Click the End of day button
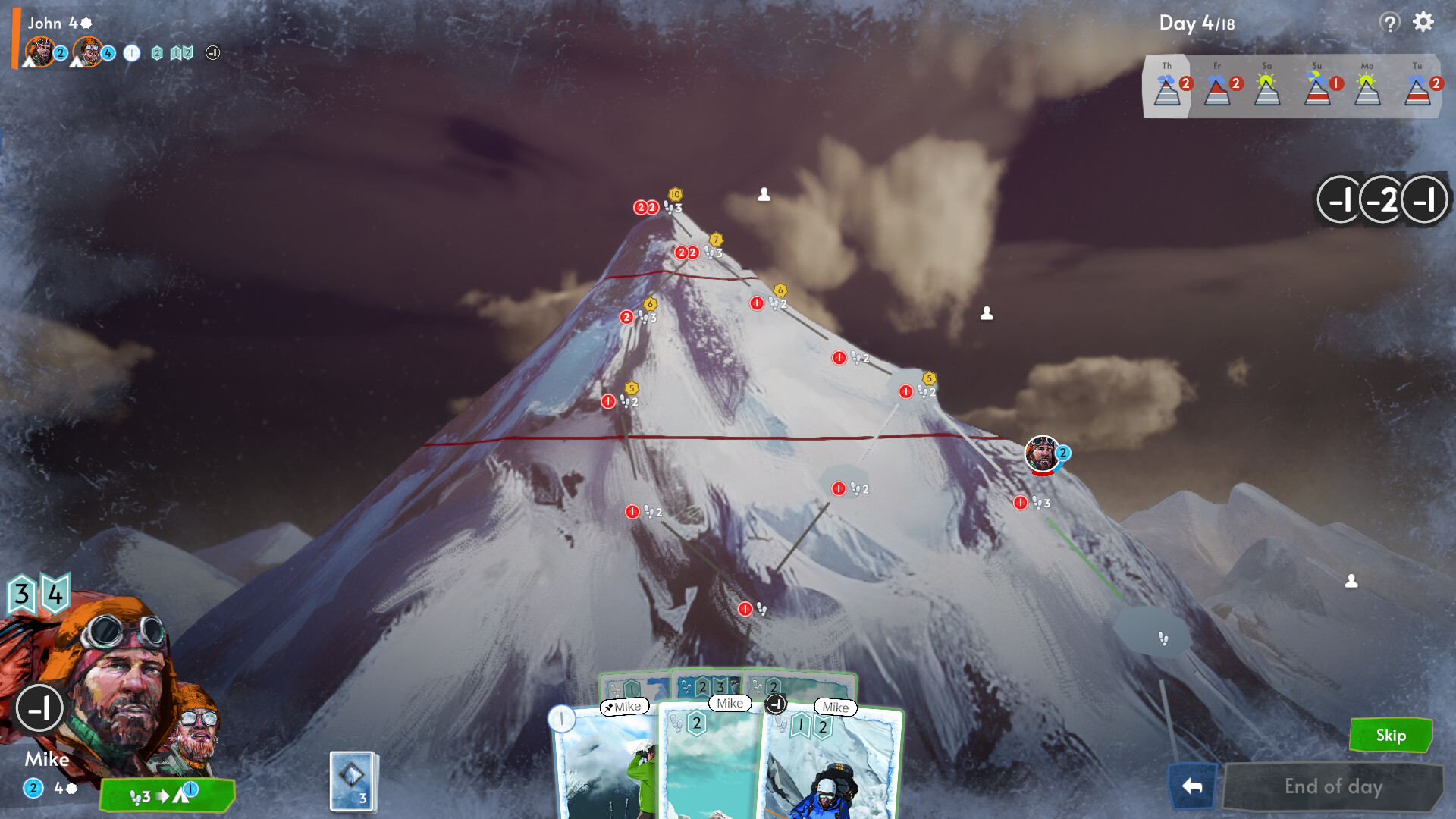1456x819 pixels. pyautogui.click(x=1332, y=786)
